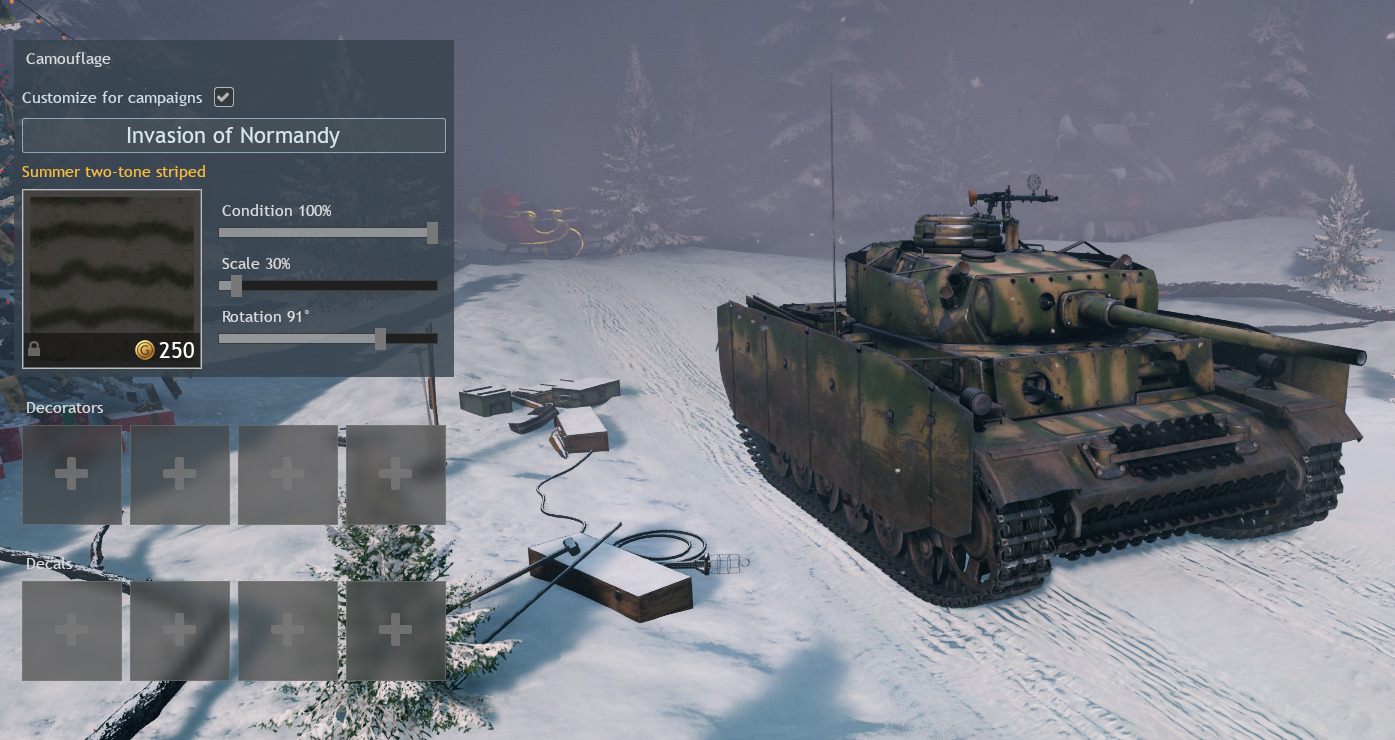Click the Condition slider handle
Viewport: 1395px width, 740px height.
tap(432, 233)
